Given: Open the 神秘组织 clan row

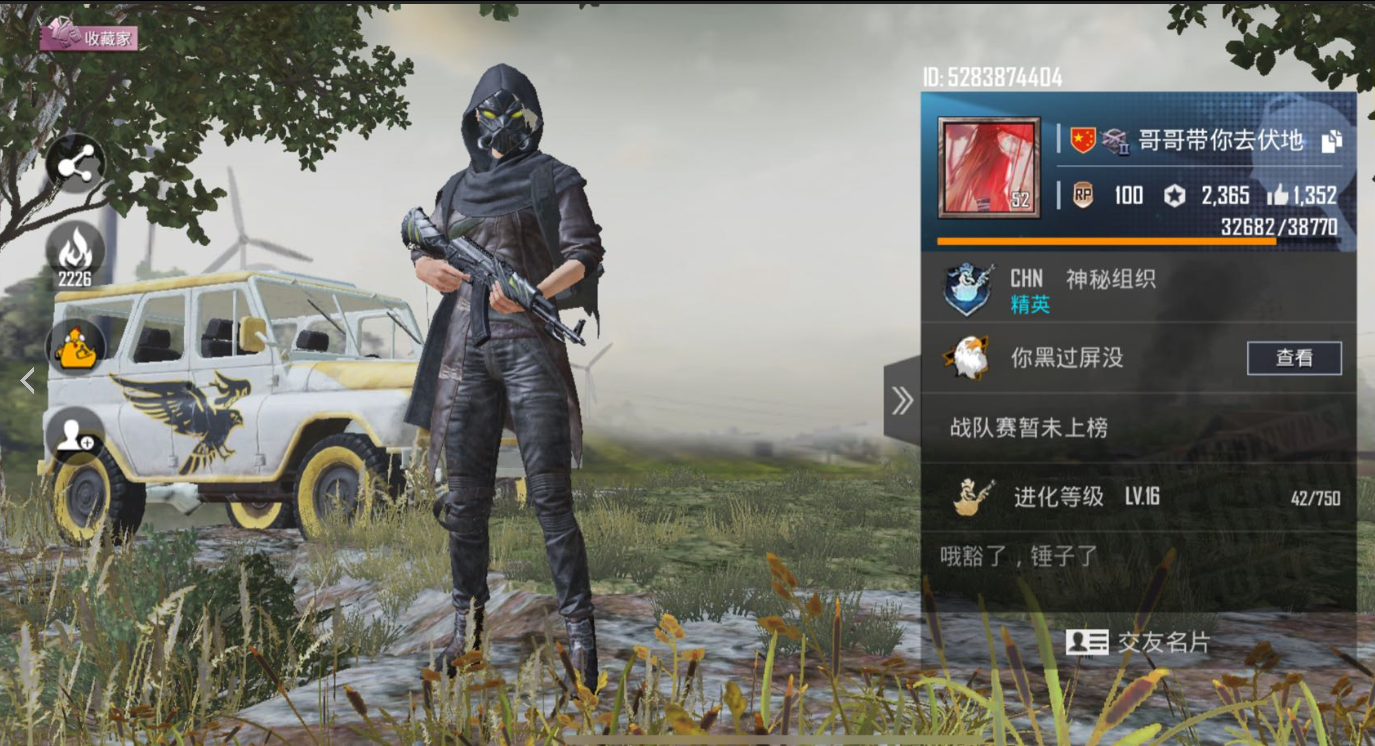Looking at the screenshot, I should coord(1110,290).
